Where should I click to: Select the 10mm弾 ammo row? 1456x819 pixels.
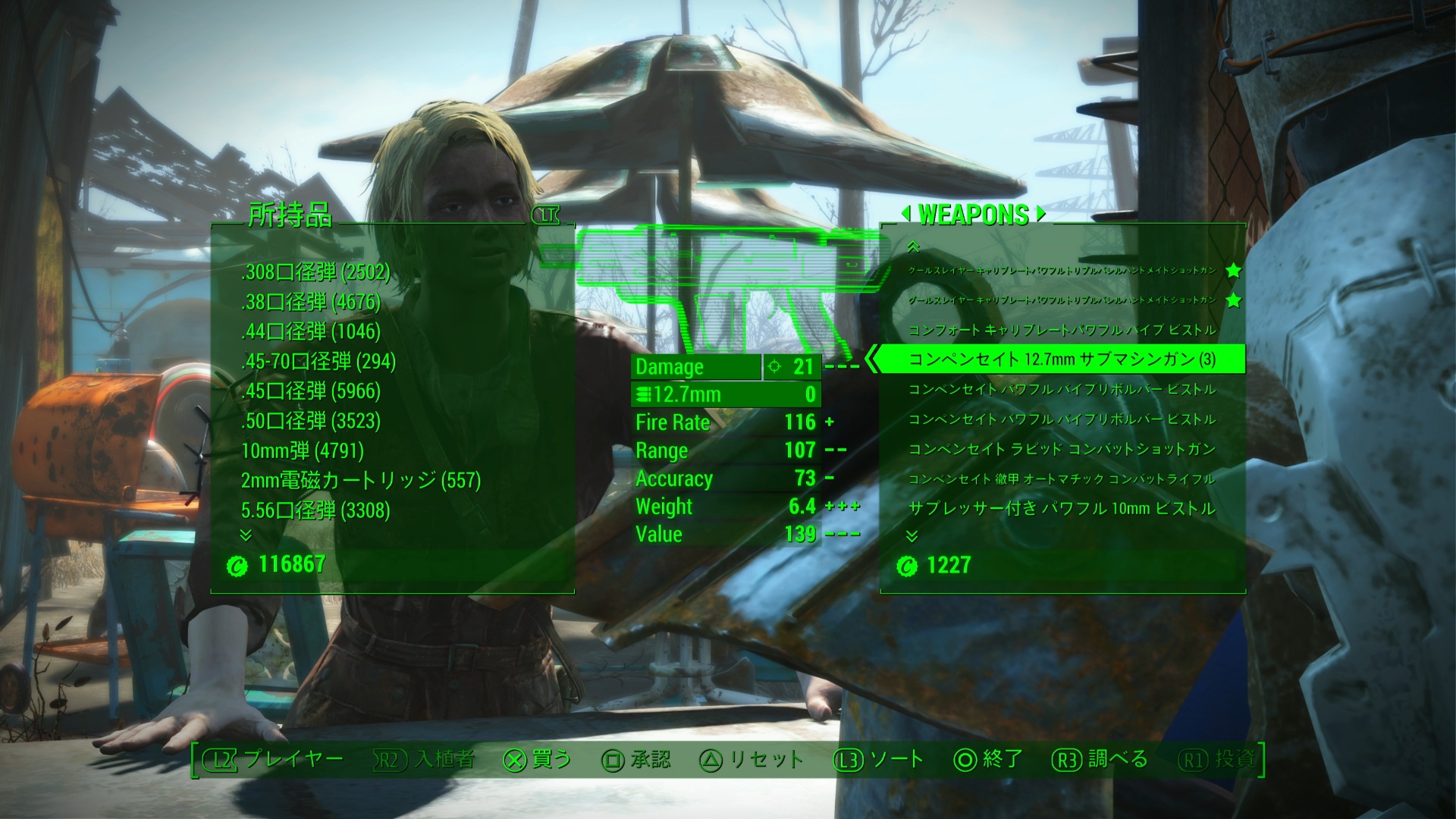[303, 450]
